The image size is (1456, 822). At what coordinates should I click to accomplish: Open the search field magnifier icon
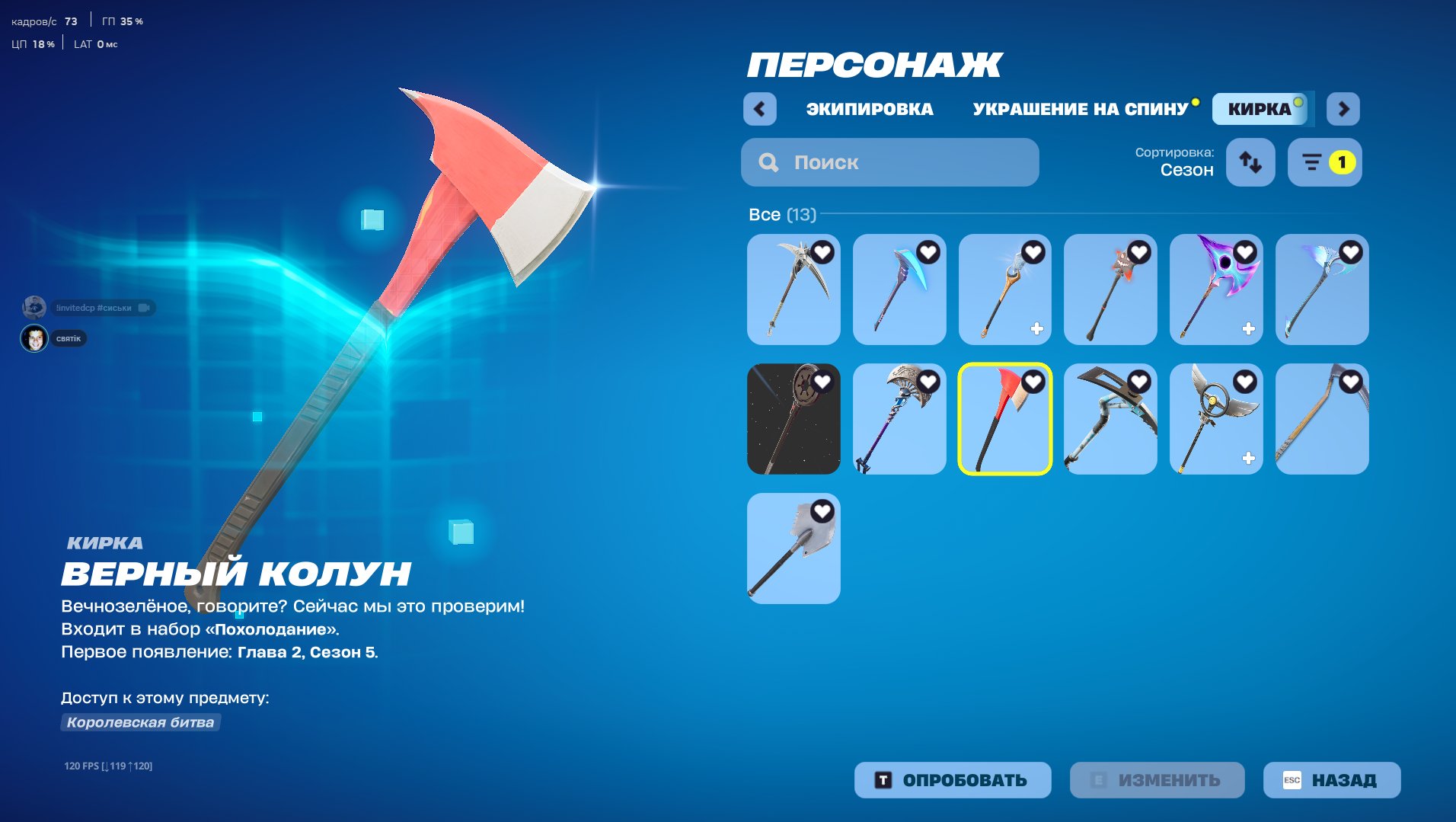click(768, 162)
